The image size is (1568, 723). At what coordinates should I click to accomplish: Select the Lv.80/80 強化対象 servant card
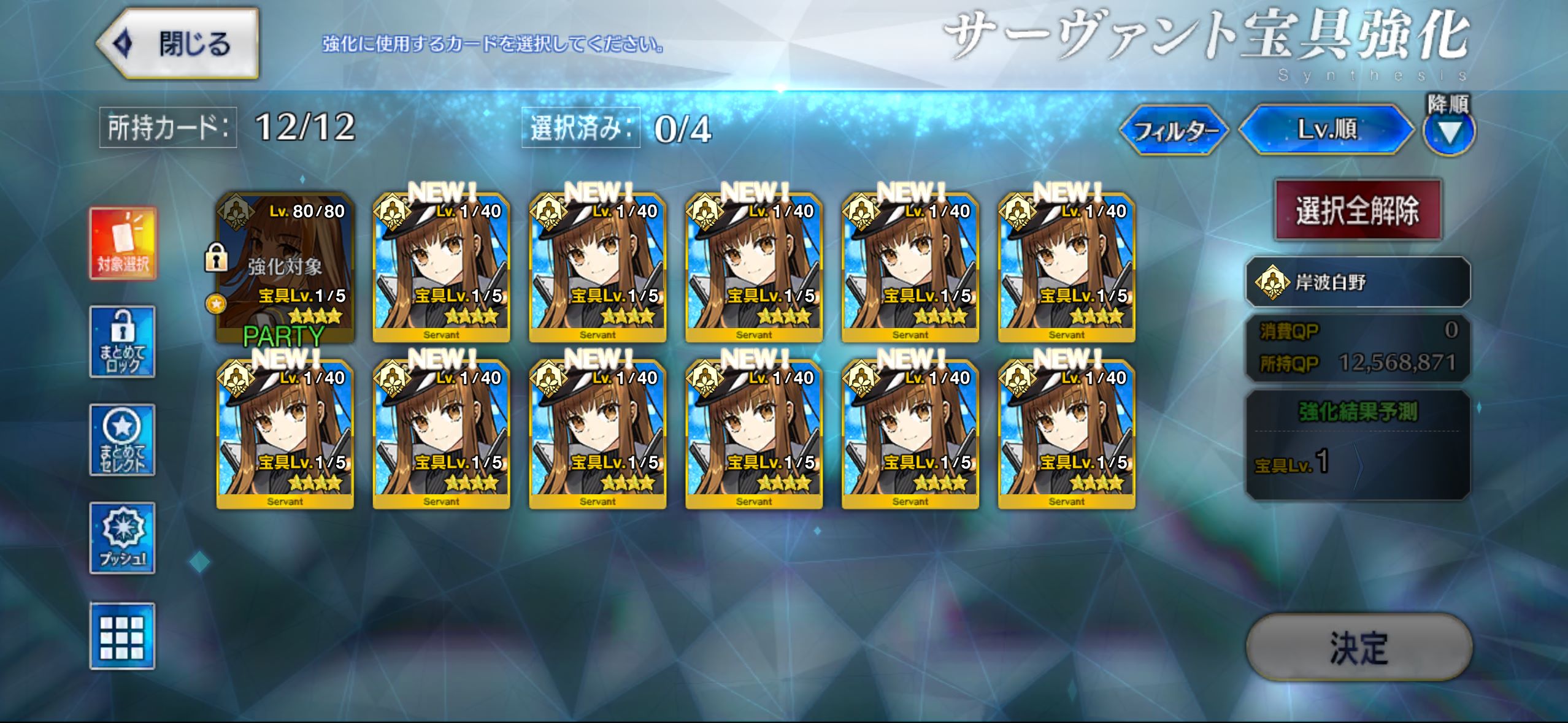click(x=285, y=268)
